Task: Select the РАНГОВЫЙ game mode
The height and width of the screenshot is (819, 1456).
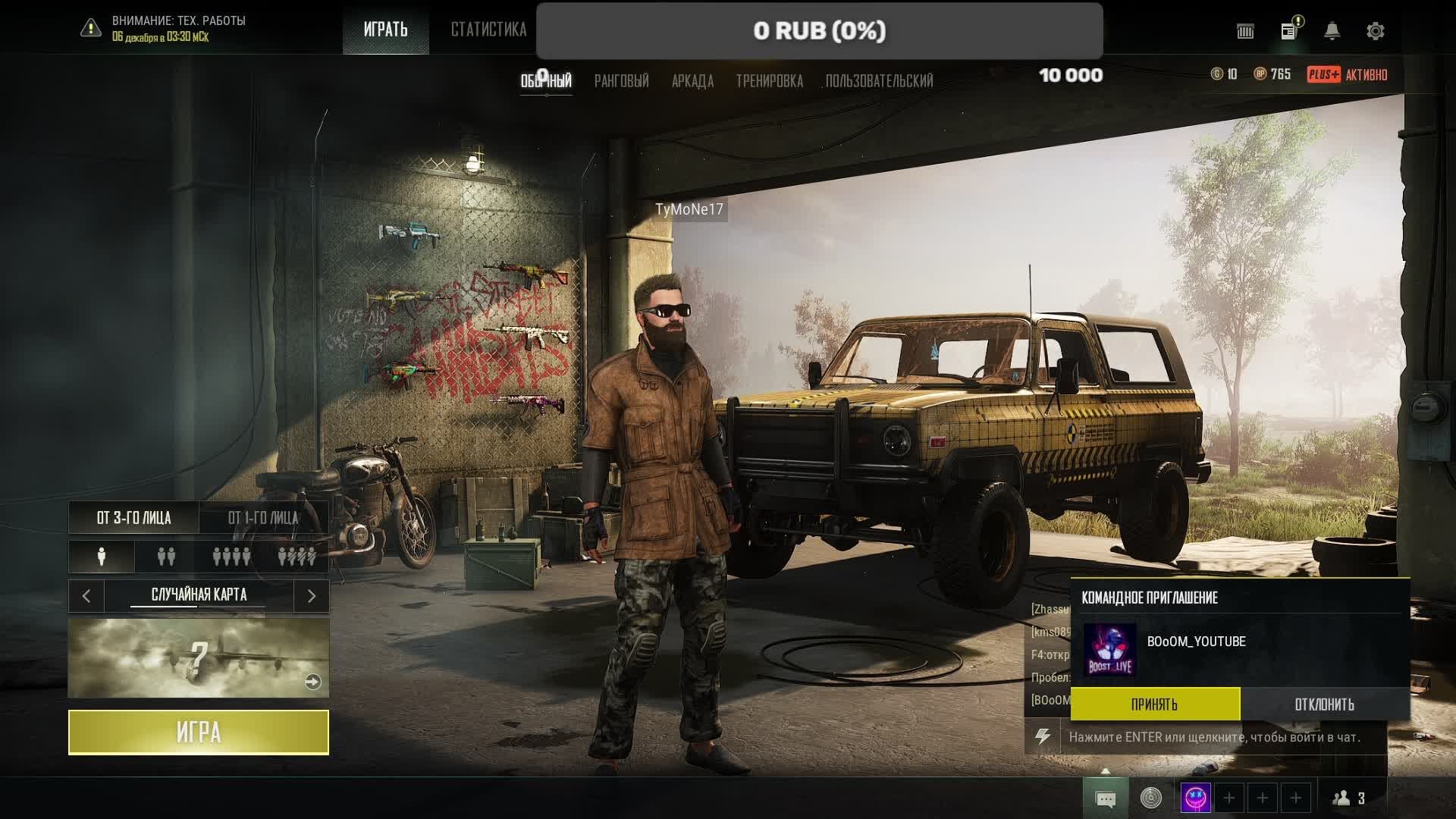Action: click(621, 81)
